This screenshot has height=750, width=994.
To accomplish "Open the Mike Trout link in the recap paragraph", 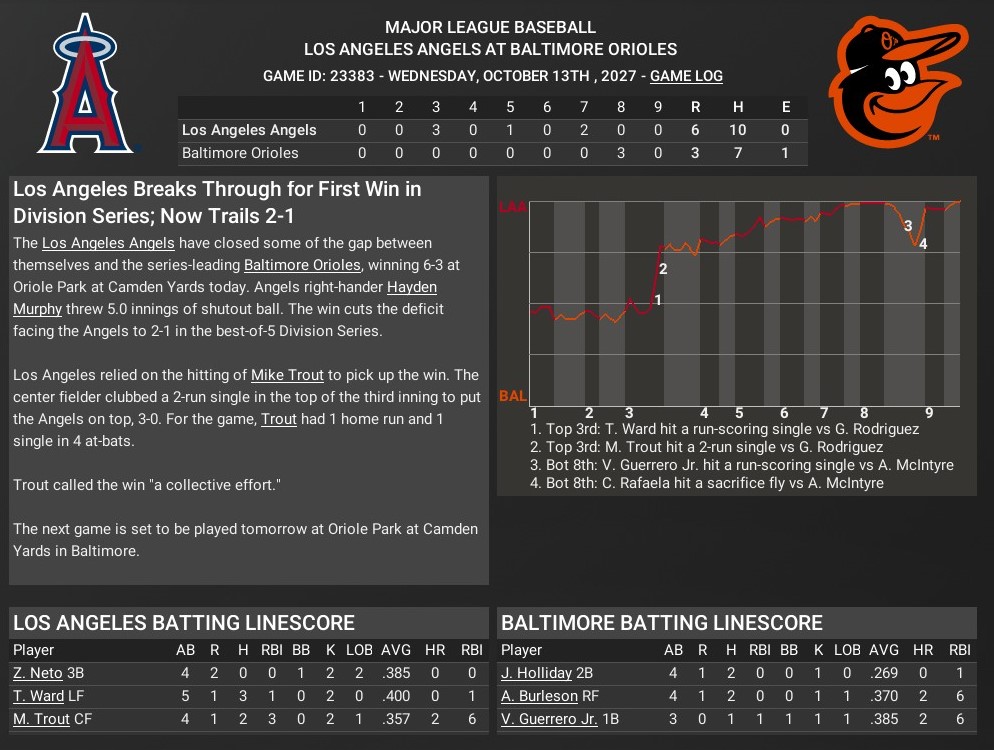I will pyautogui.click(x=287, y=375).
